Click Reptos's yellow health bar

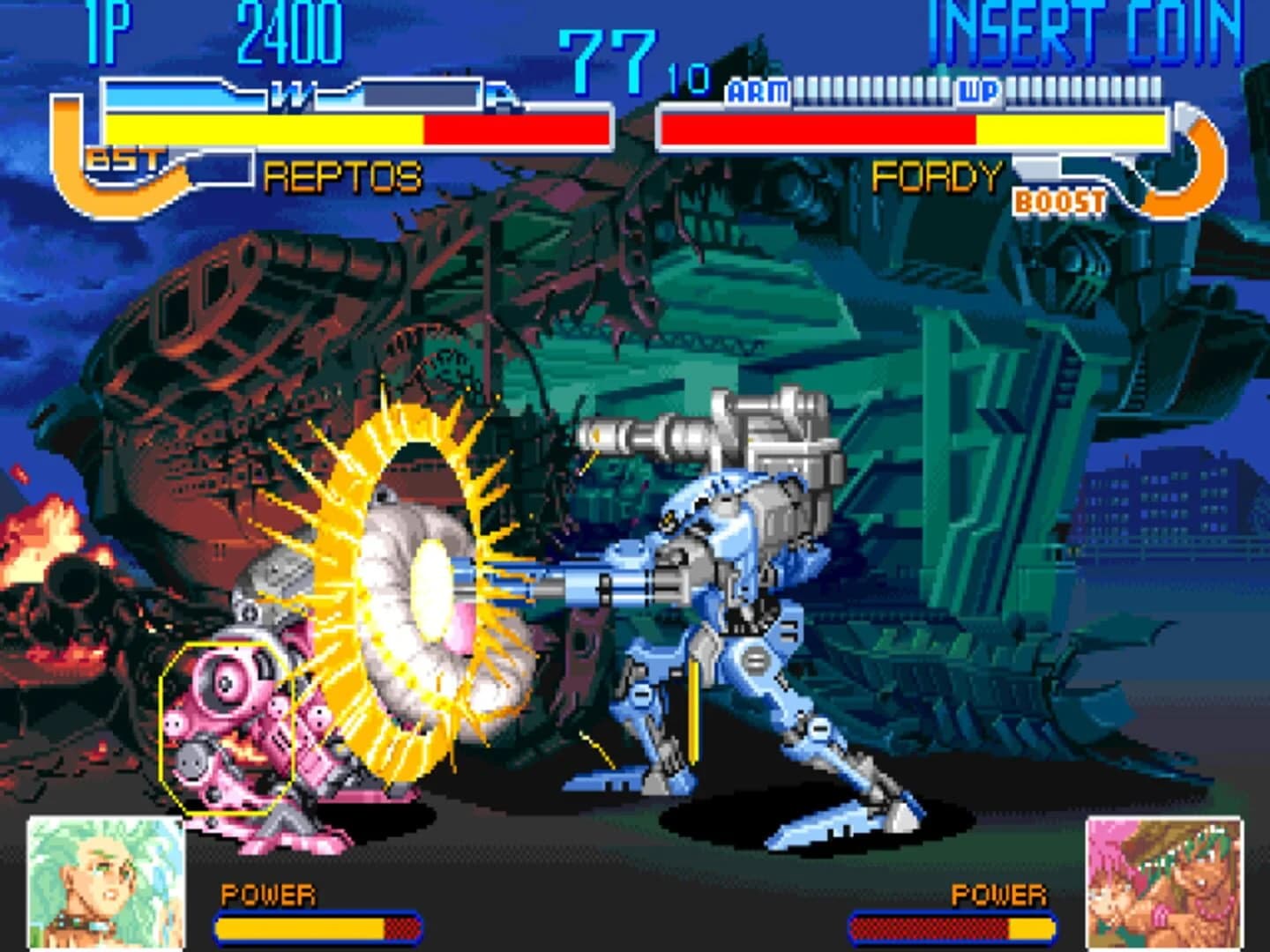(x=265, y=129)
